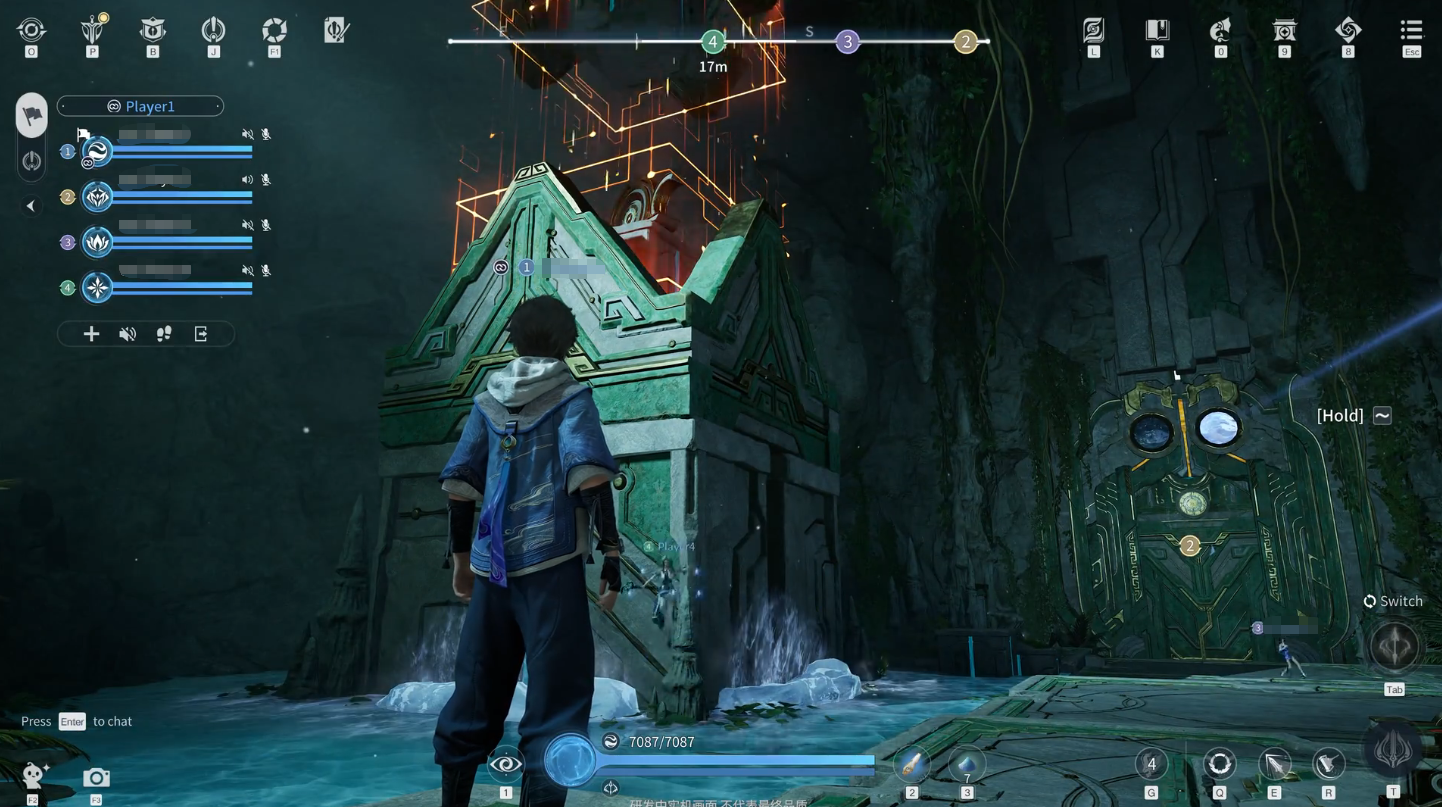
Task: Open the main menu list icon
Action: pos(1410,30)
